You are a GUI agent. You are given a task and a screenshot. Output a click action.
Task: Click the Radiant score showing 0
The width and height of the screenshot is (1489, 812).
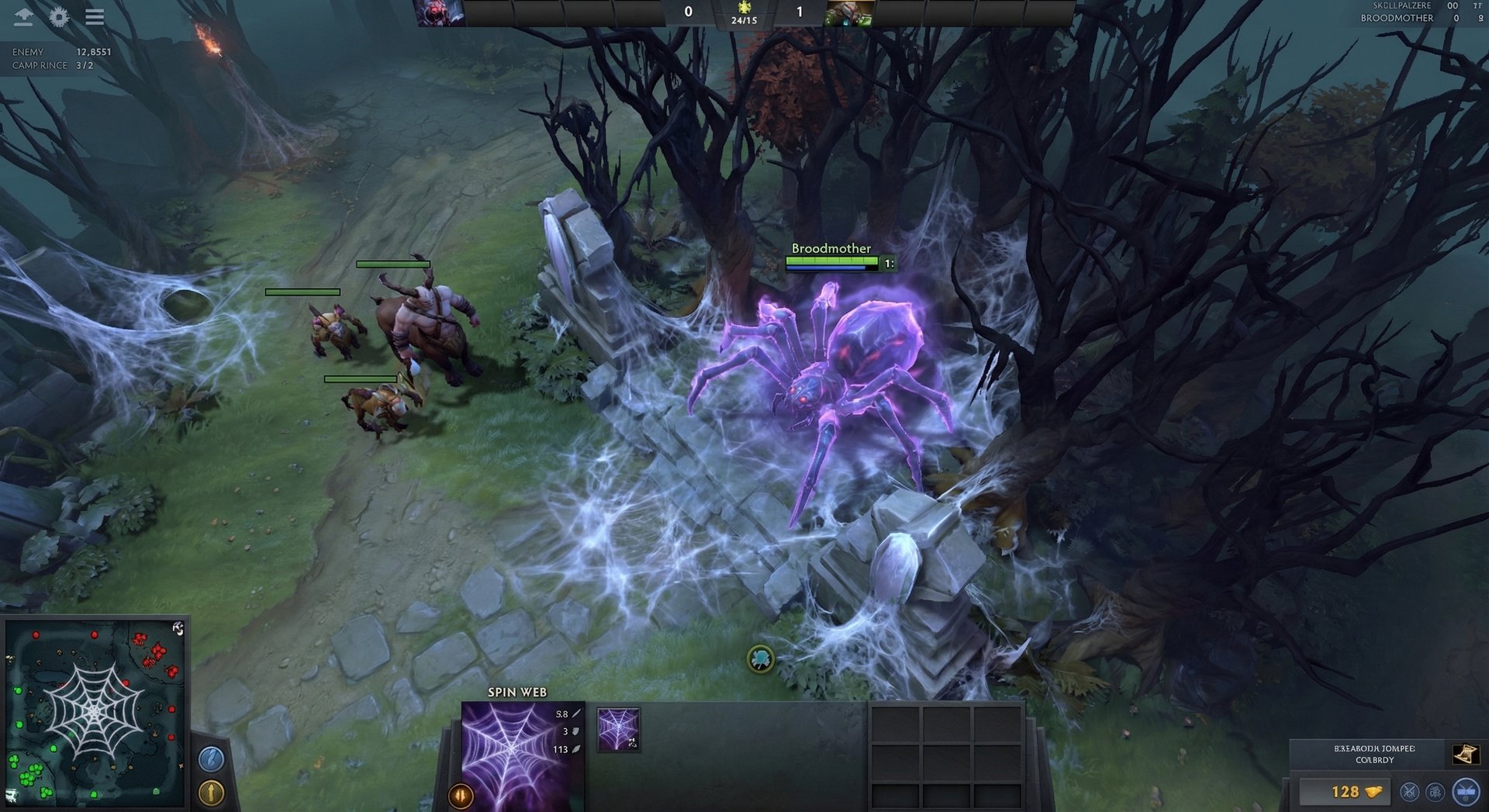click(687, 11)
